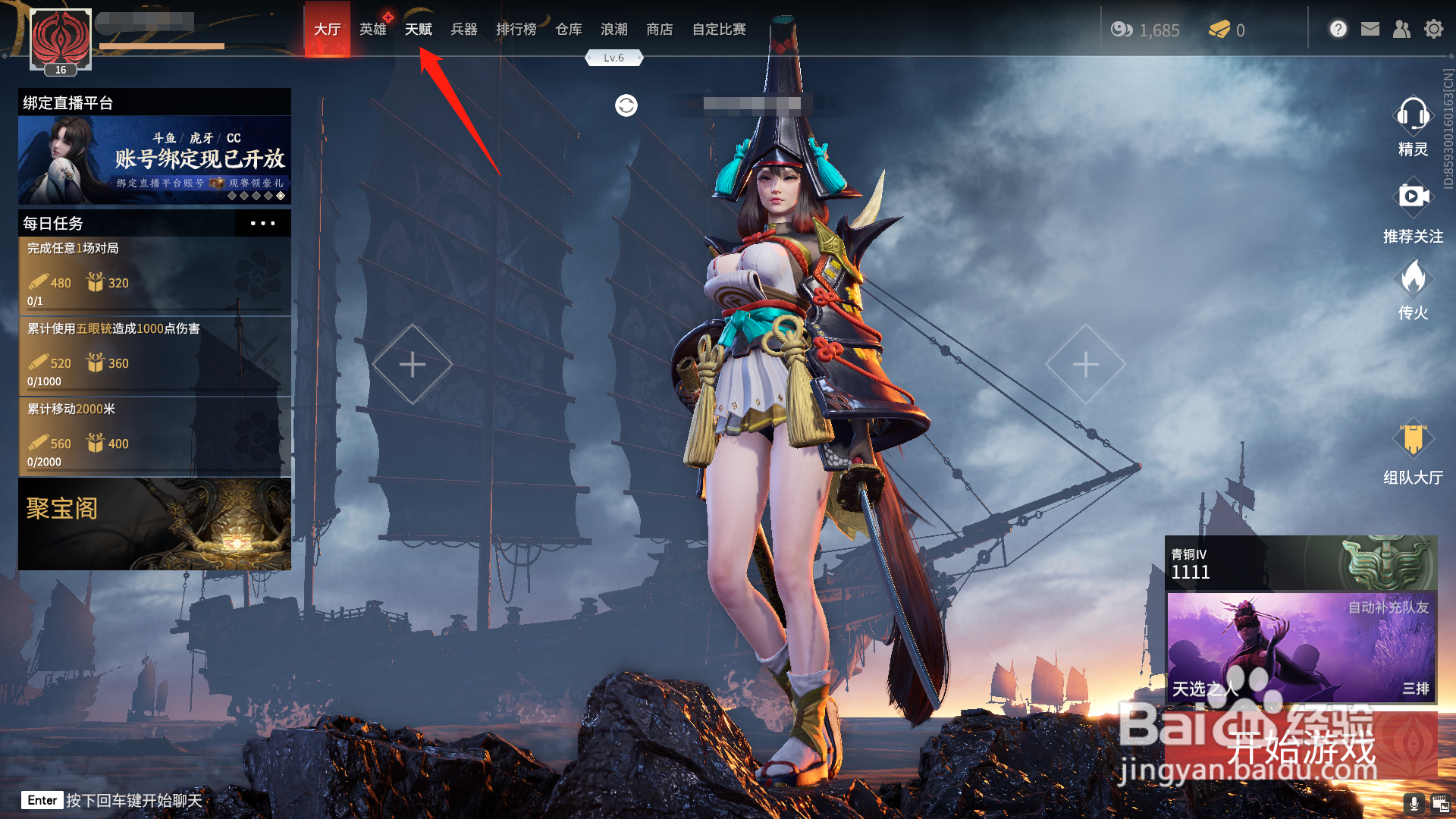Image resolution: width=1456 pixels, height=819 pixels.
Task: Open the question mark help icon
Action: 1338,30
